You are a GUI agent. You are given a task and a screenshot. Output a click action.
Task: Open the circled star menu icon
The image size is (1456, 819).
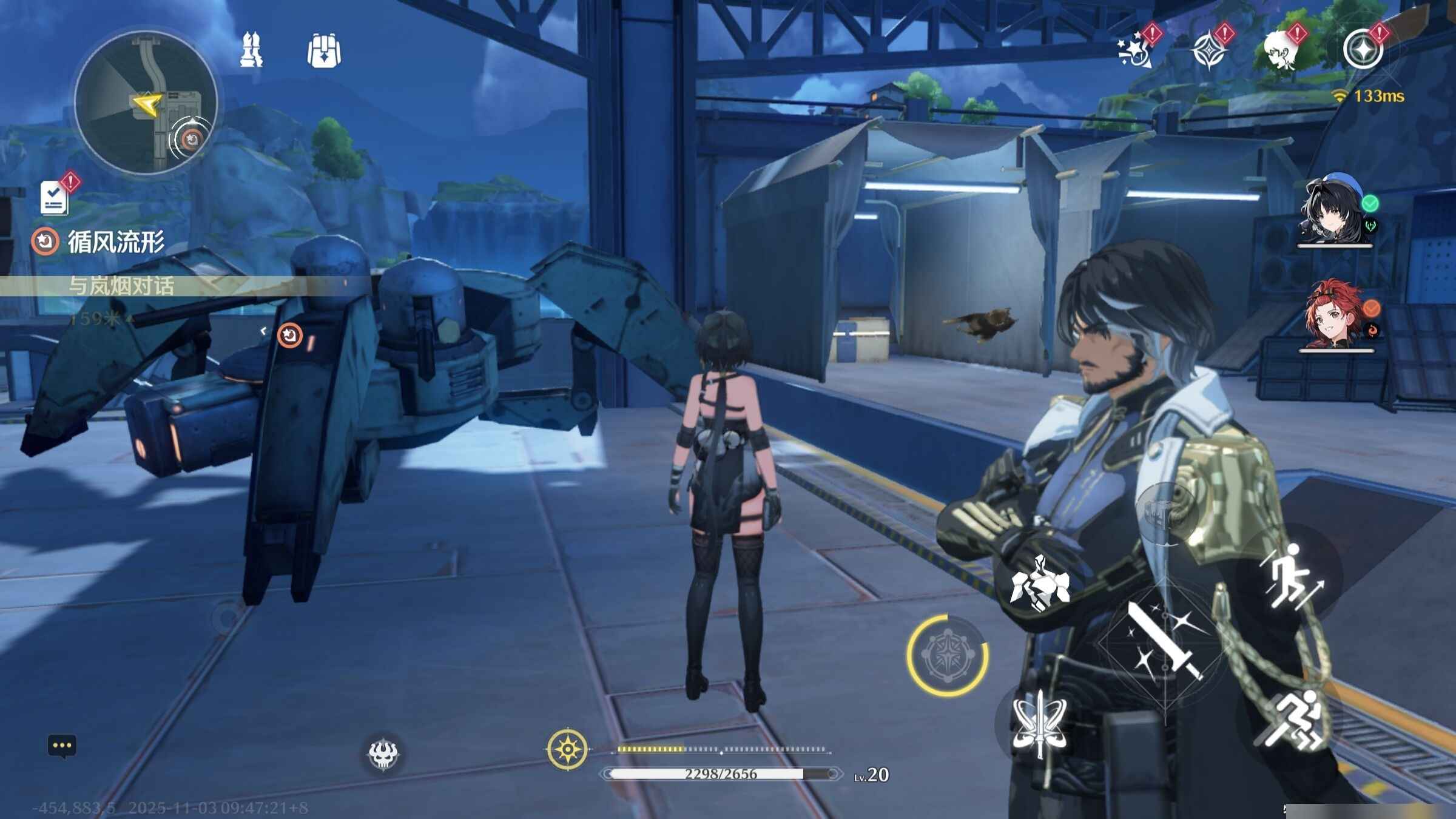tap(1363, 50)
